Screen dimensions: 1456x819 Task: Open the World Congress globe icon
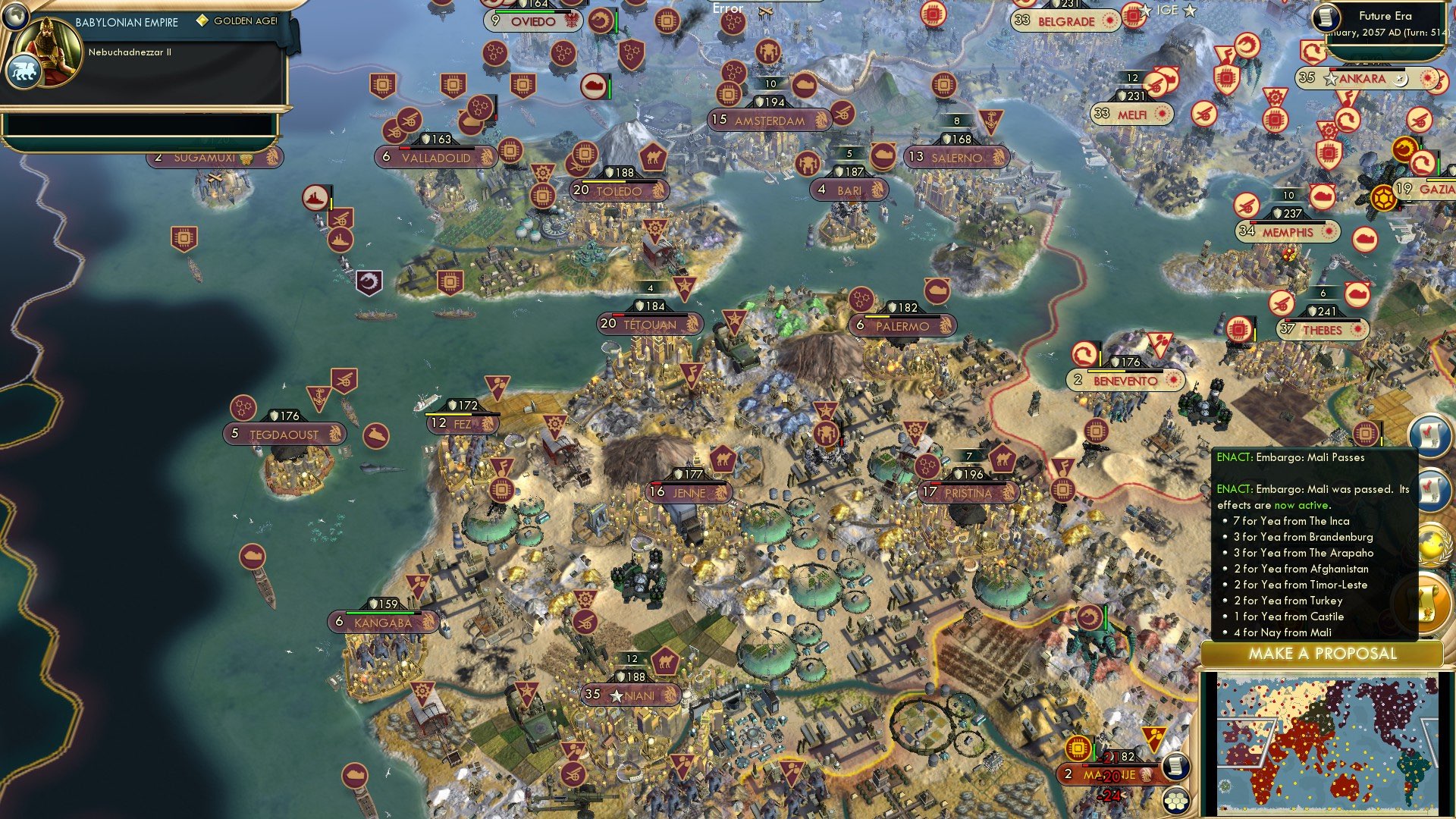click(x=1430, y=541)
